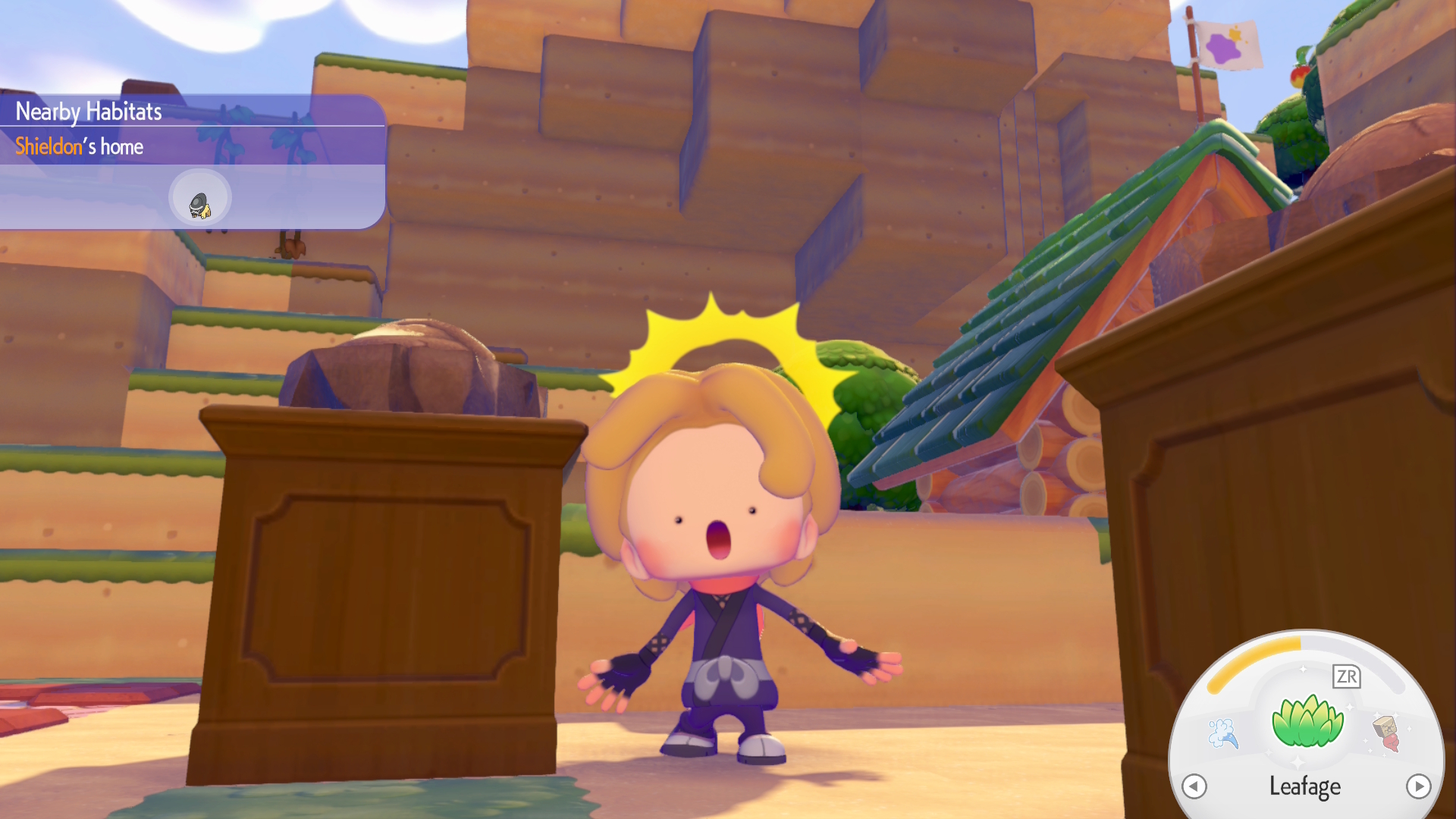
Task: Select the Shieldon icon in Nearby Habitats
Action: [x=199, y=198]
